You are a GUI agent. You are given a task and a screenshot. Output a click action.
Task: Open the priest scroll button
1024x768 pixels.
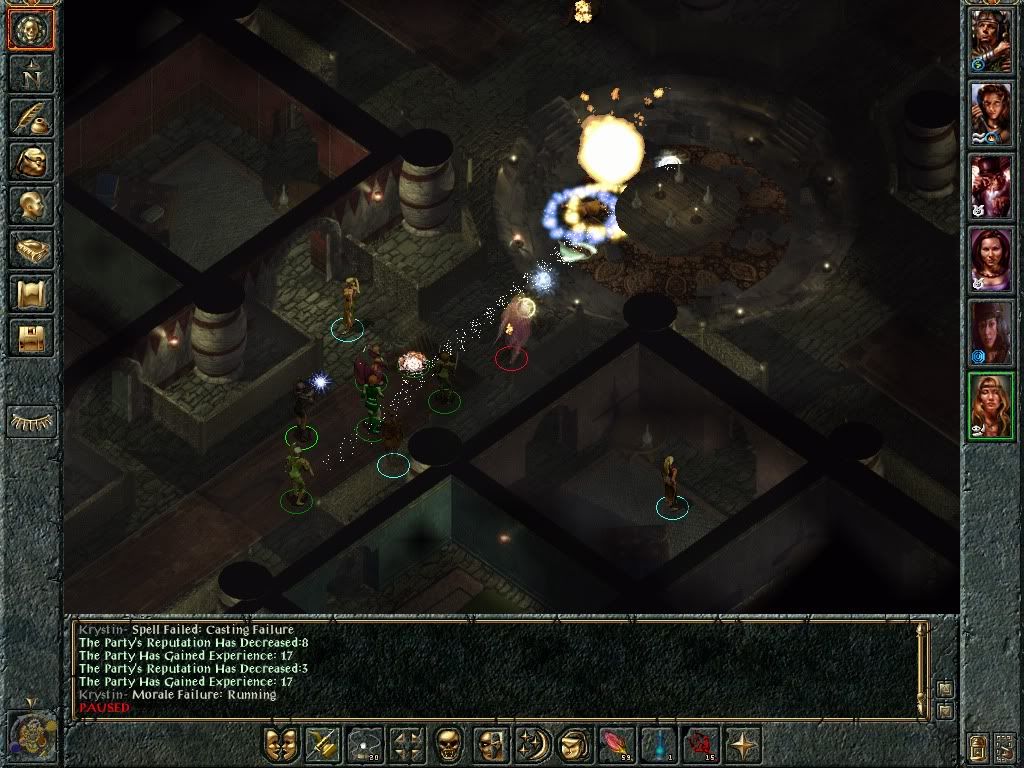click(31, 293)
